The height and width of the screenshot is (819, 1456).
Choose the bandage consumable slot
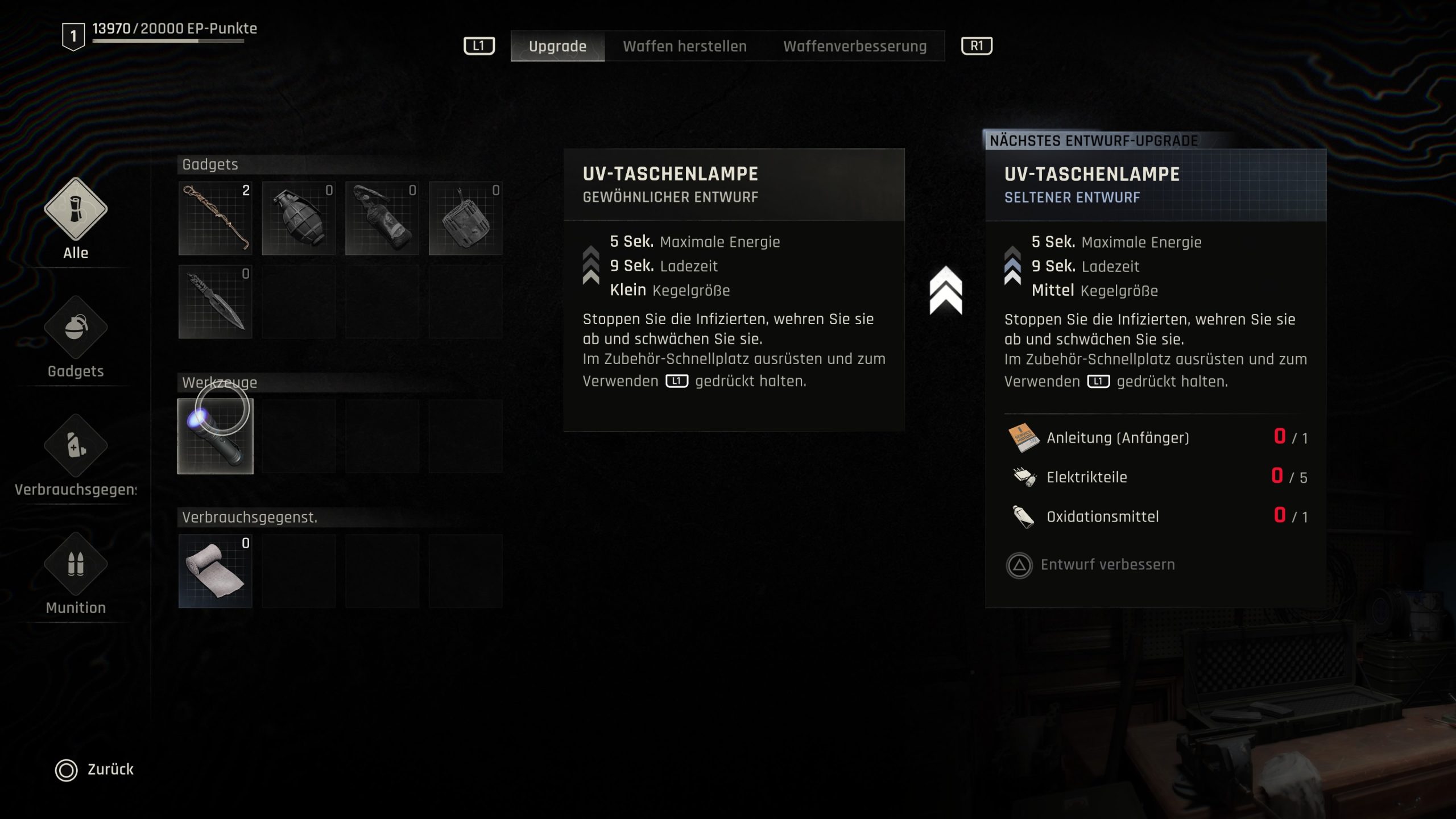click(x=215, y=571)
